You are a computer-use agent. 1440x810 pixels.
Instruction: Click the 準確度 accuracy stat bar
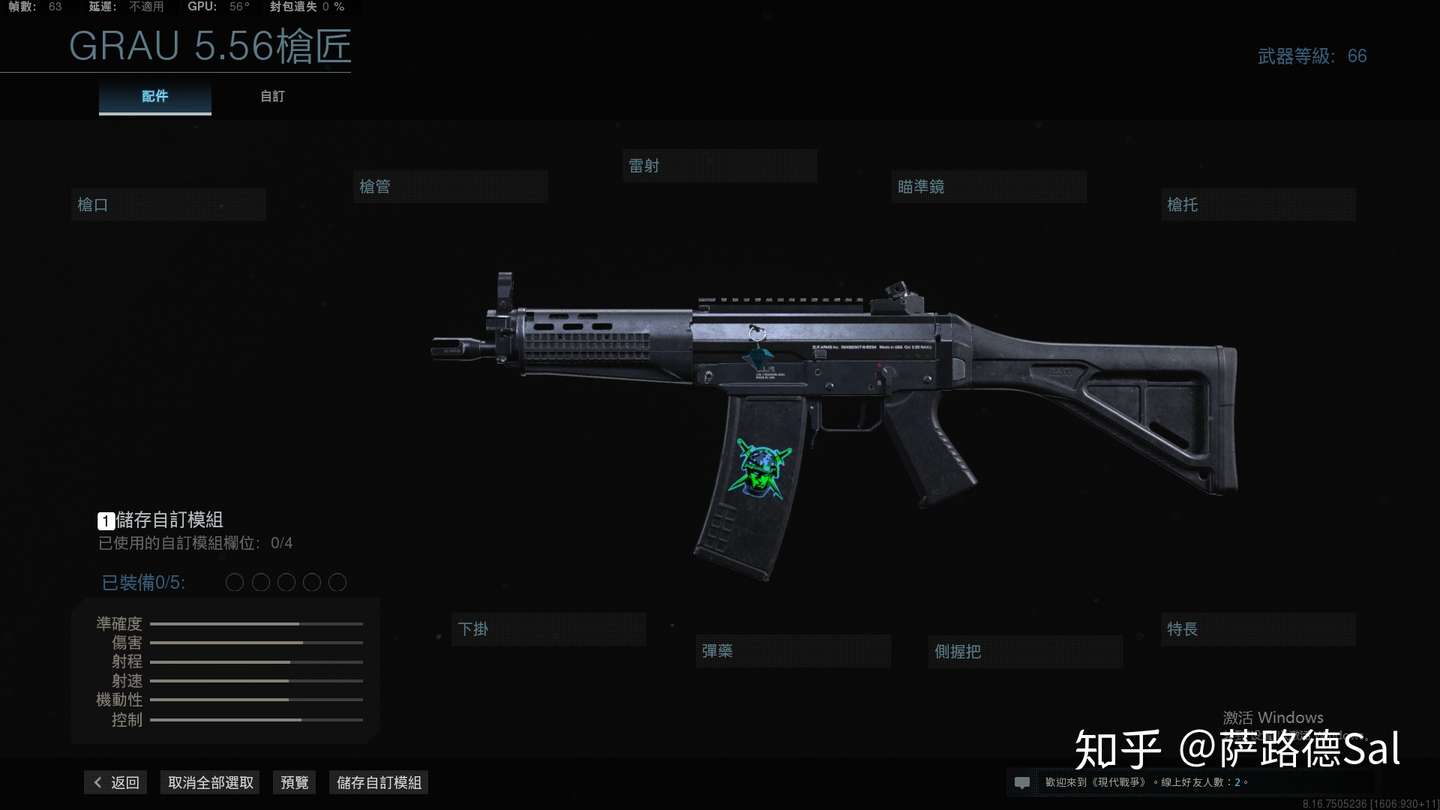pyautogui.click(x=255, y=623)
